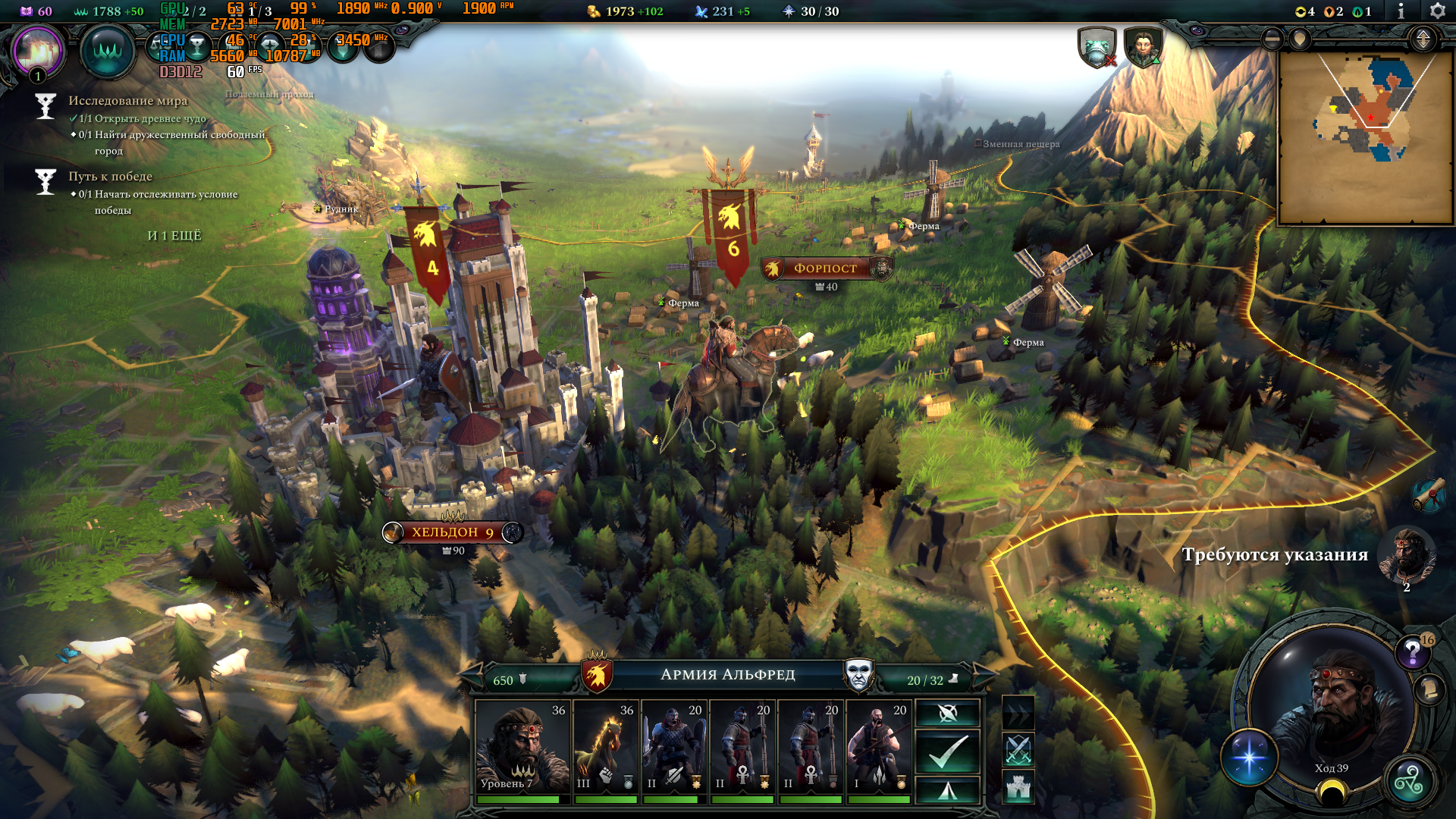Toggle the surface/underground layer arrows button
Screen dimensions: 1456x819
1423,39
